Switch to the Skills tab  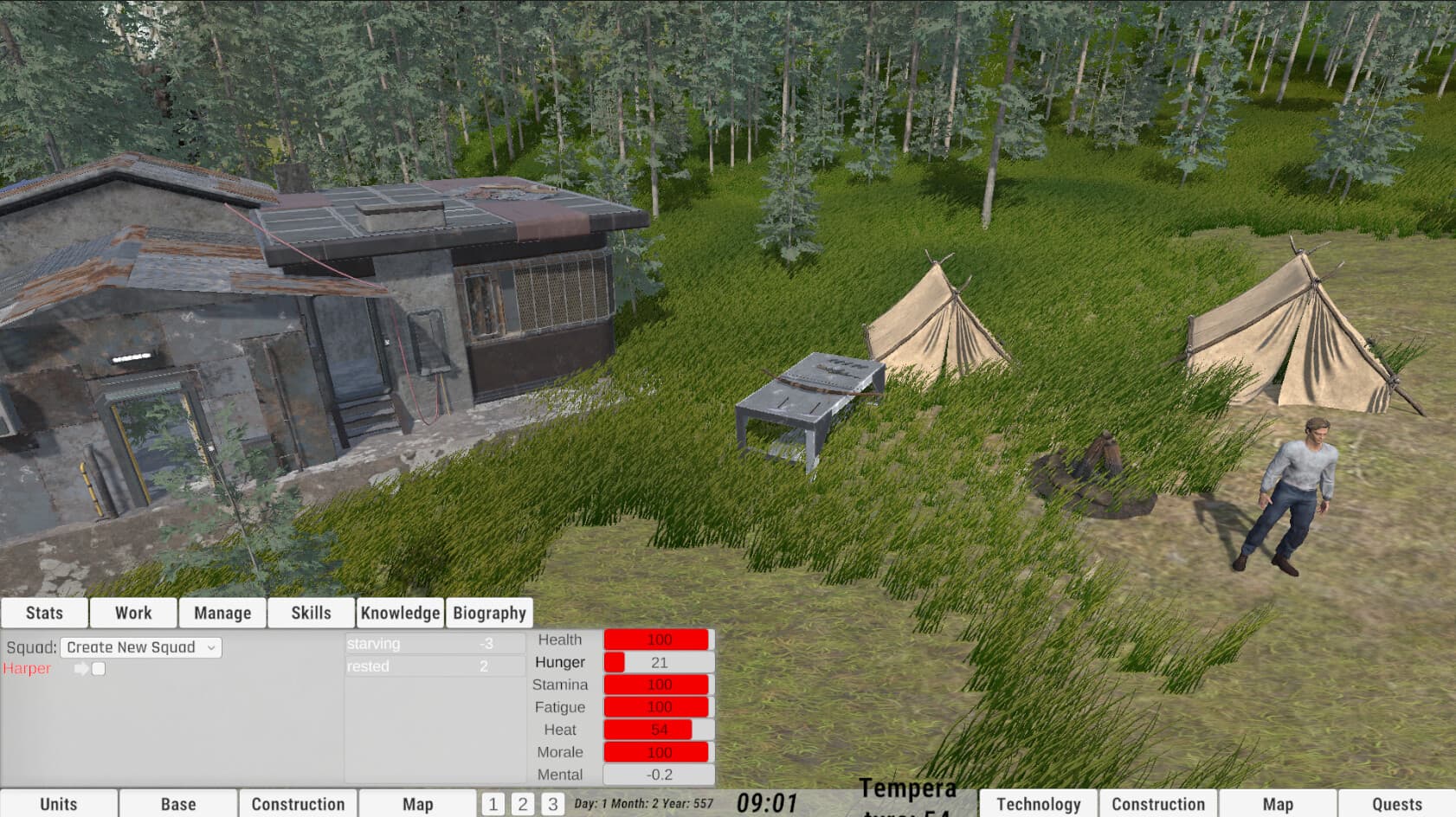[310, 612]
